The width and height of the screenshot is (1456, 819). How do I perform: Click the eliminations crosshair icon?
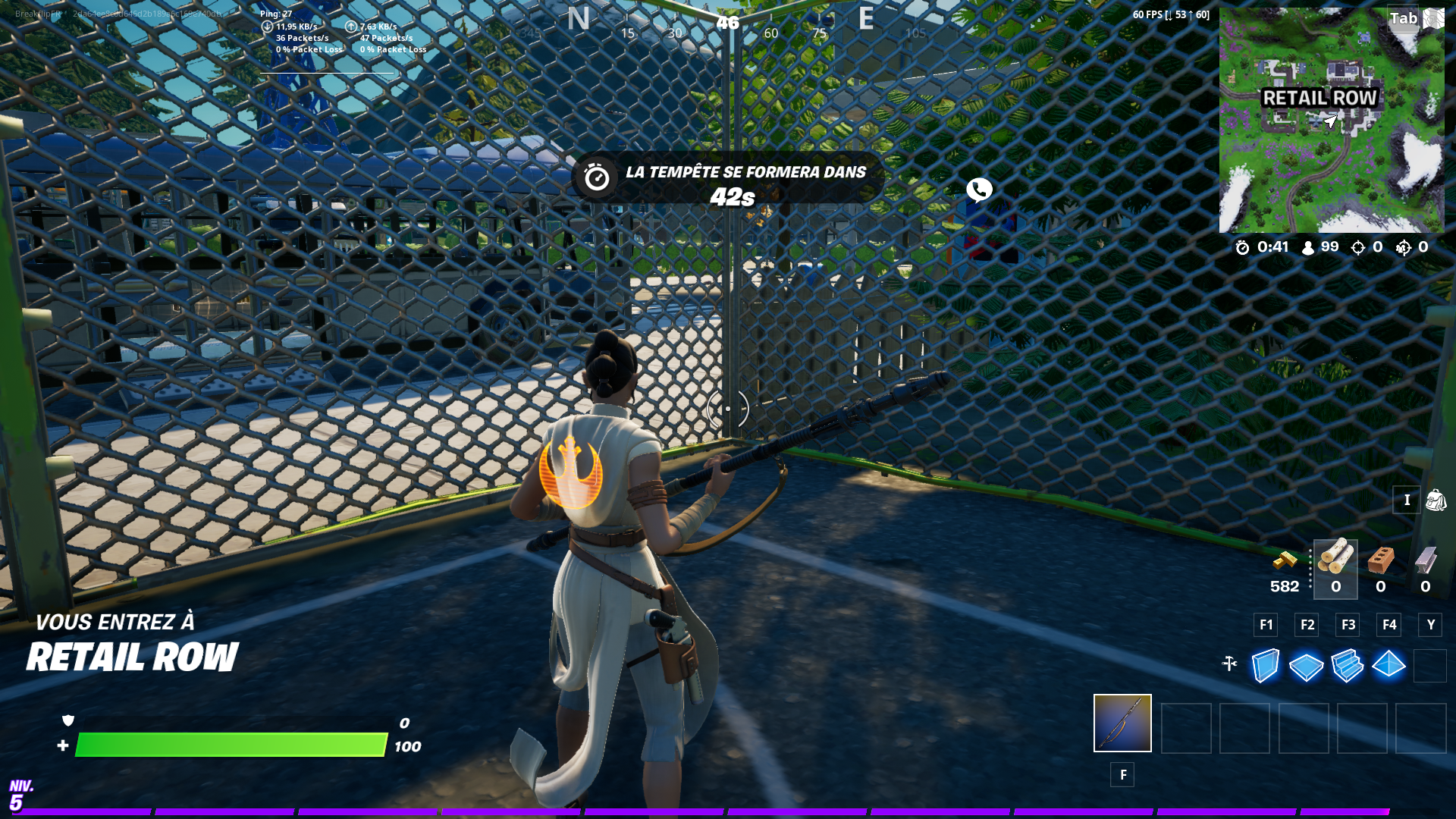click(x=1359, y=248)
